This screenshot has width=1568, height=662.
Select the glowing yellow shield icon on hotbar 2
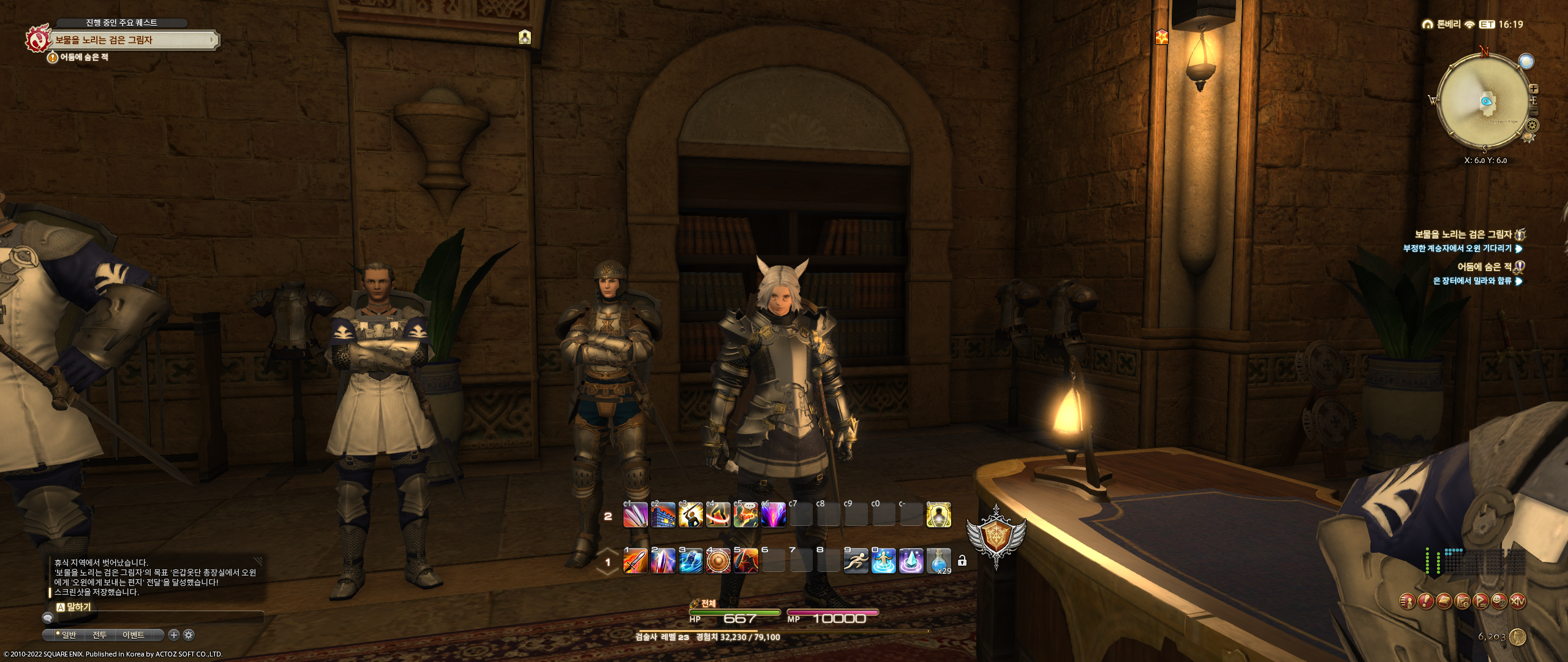[938, 515]
